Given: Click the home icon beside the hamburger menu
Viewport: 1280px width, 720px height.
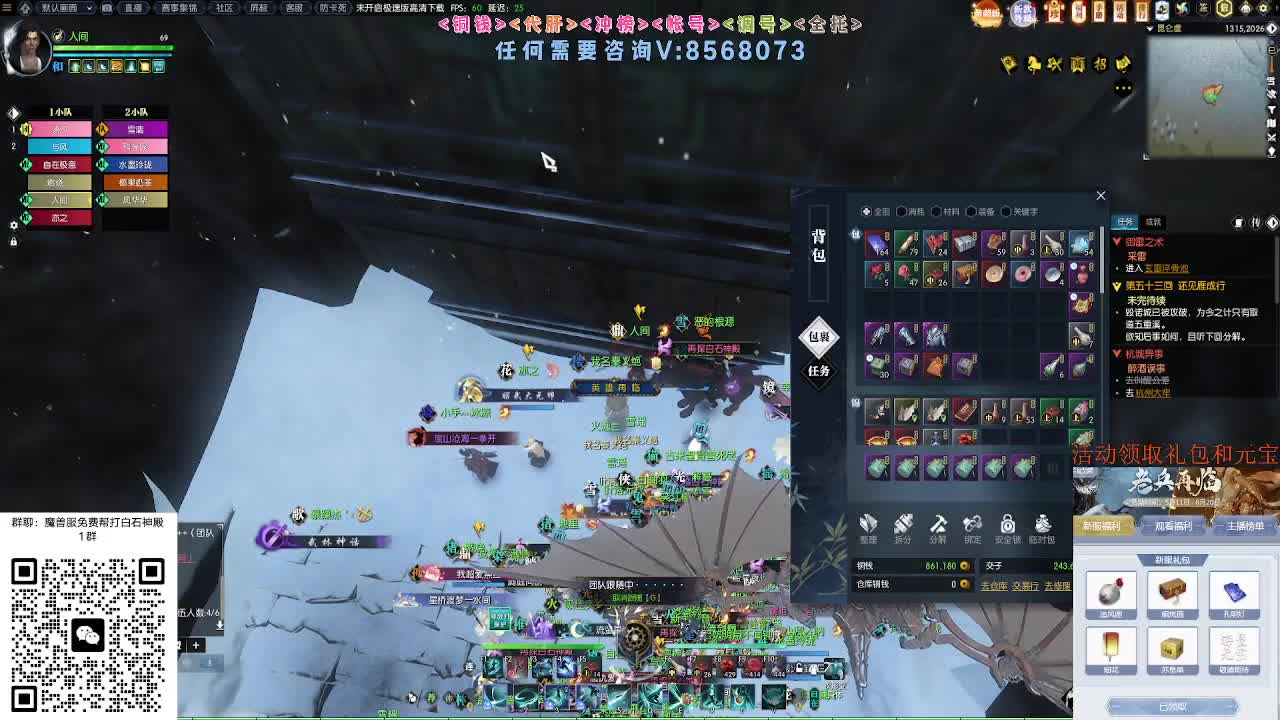Looking at the screenshot, I should click(x=26, y=8).
